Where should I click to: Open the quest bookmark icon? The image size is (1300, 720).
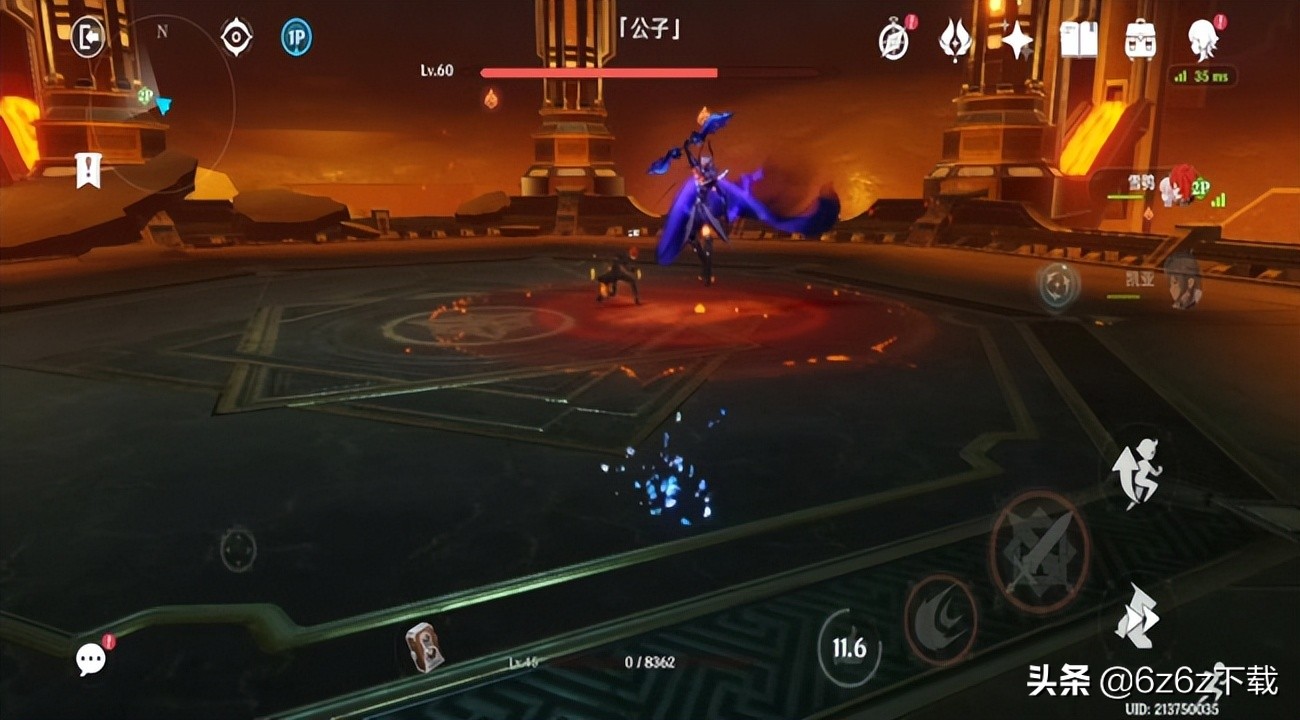pyautogui.click(x=88, y=171)
